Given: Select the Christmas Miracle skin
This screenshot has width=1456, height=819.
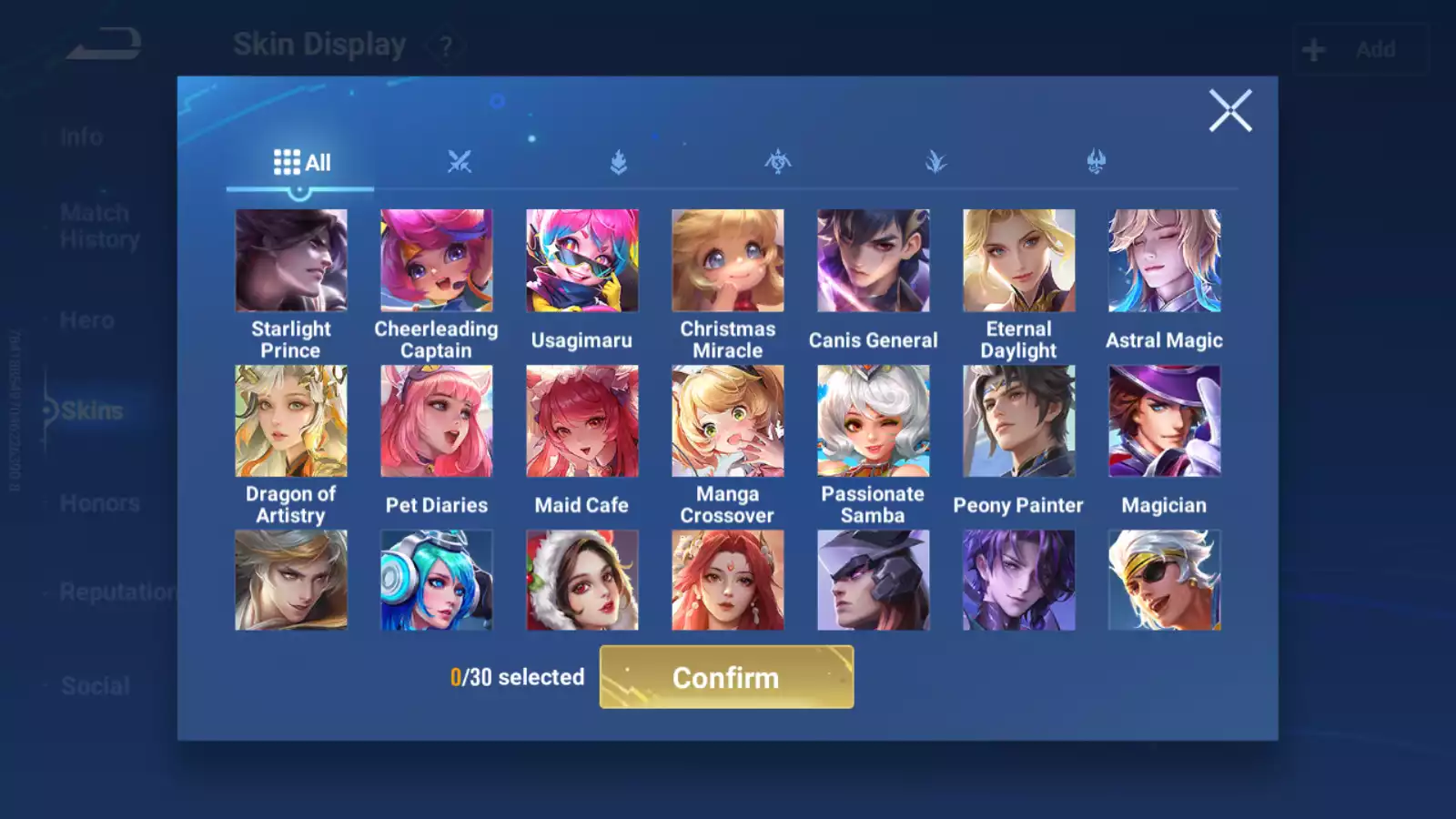Looking at the screenshot, I should pos(728,261).
